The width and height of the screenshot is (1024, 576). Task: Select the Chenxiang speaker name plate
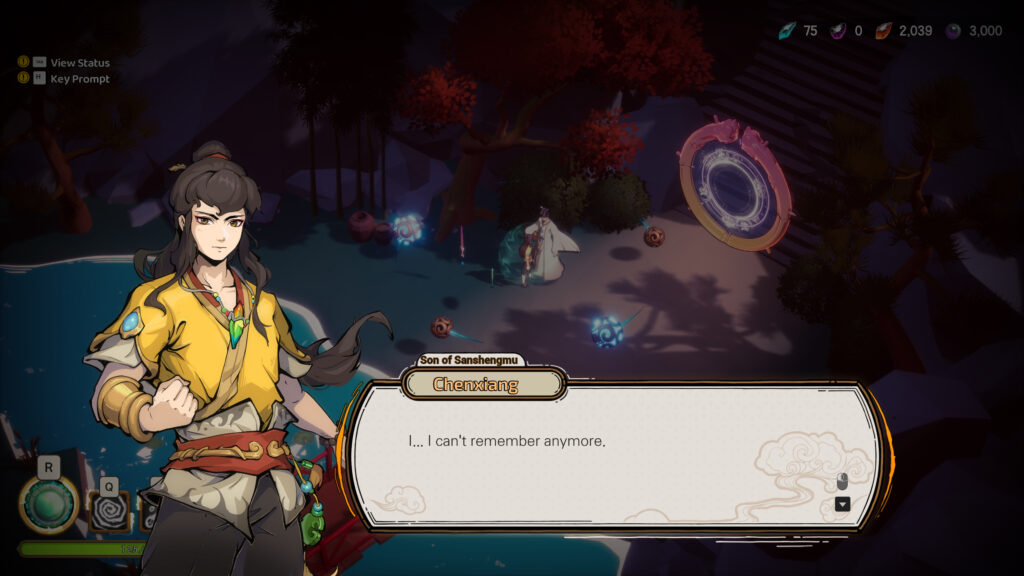[483, 384]
